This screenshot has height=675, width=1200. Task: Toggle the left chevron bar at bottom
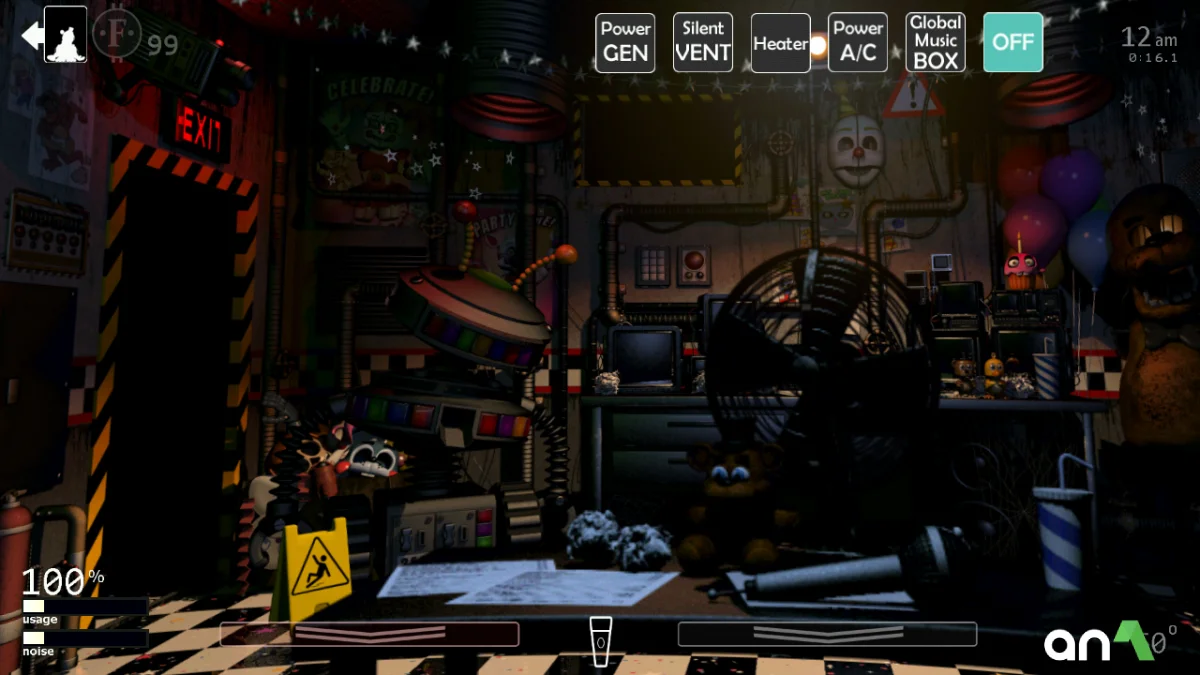click(x=369, y=634)
